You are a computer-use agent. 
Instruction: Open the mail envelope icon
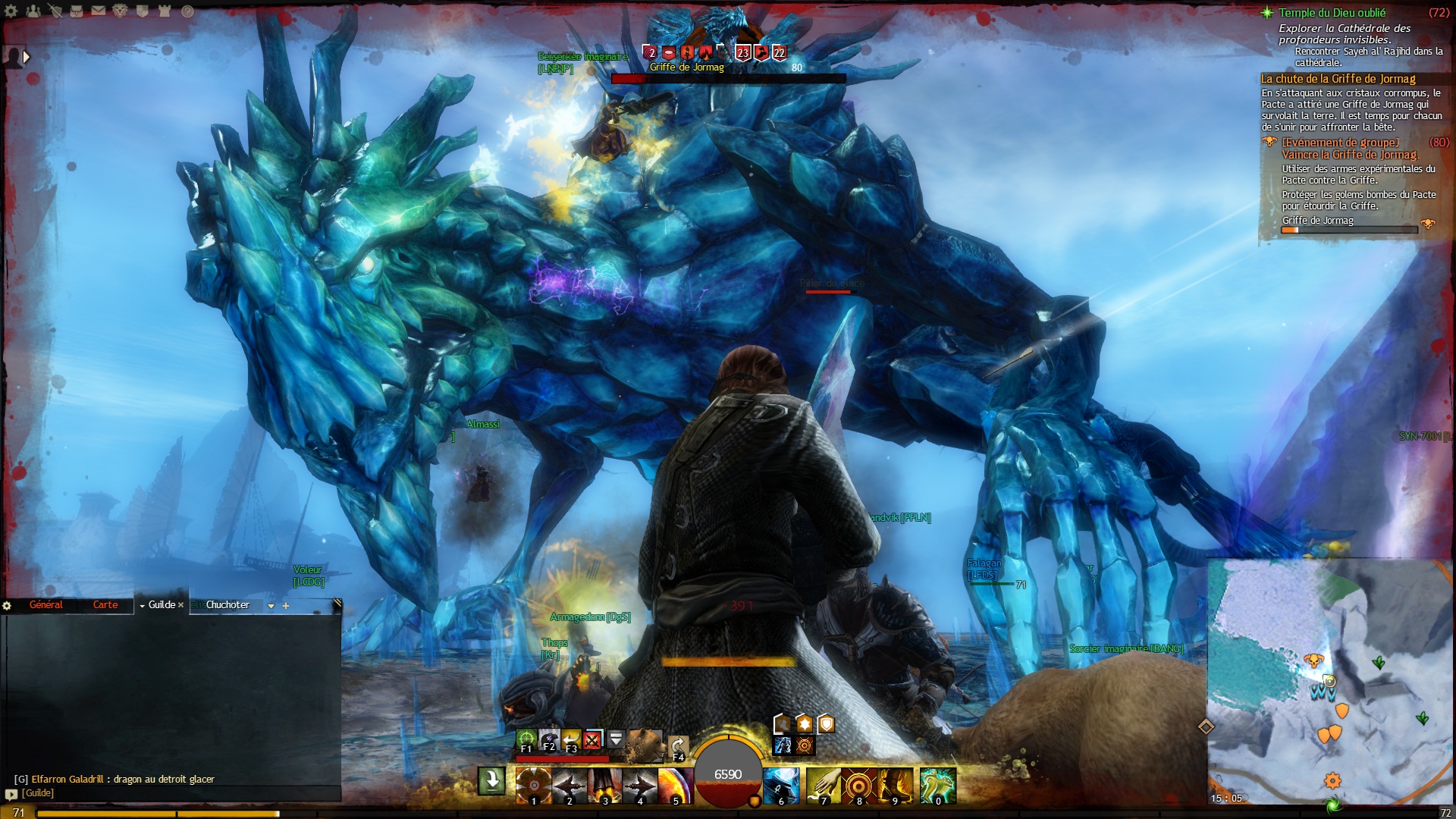click(99, 11)
